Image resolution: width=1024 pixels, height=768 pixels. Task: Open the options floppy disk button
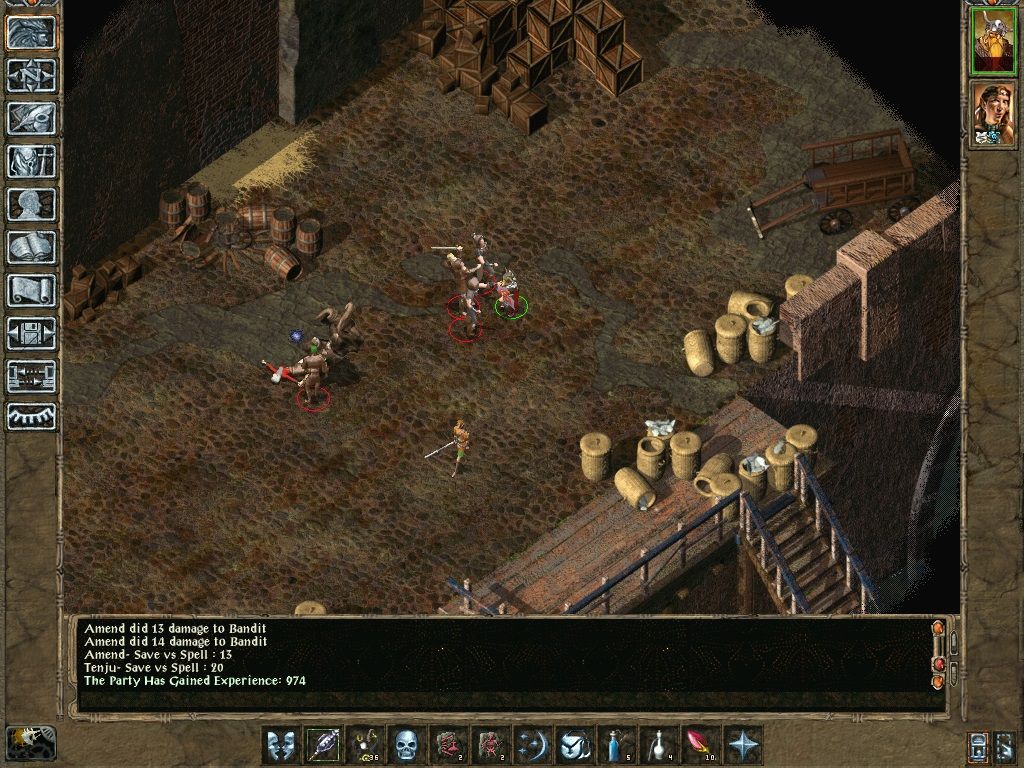tap(31, 334)
